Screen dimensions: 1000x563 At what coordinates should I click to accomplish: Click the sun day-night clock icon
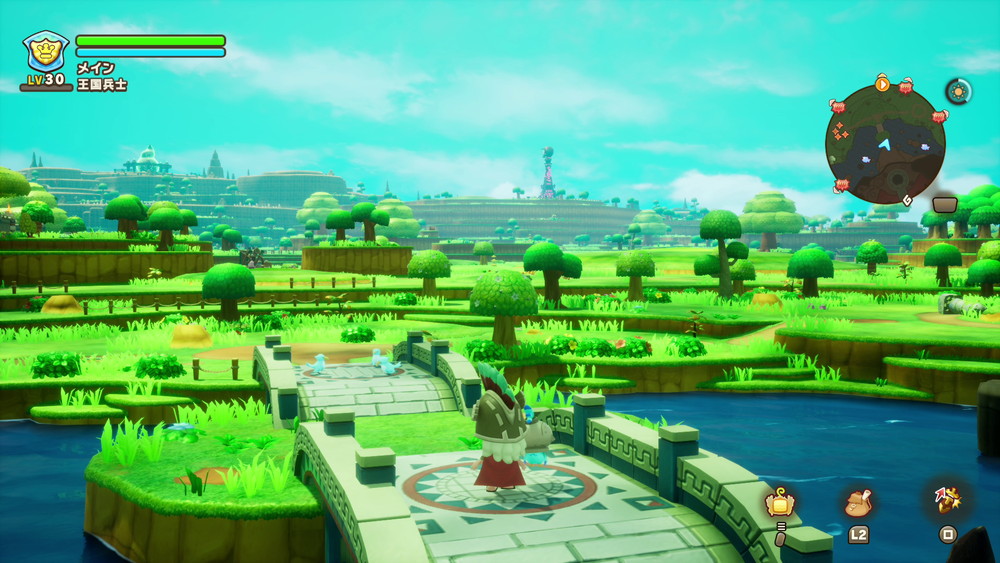click(x=958, y=91)
